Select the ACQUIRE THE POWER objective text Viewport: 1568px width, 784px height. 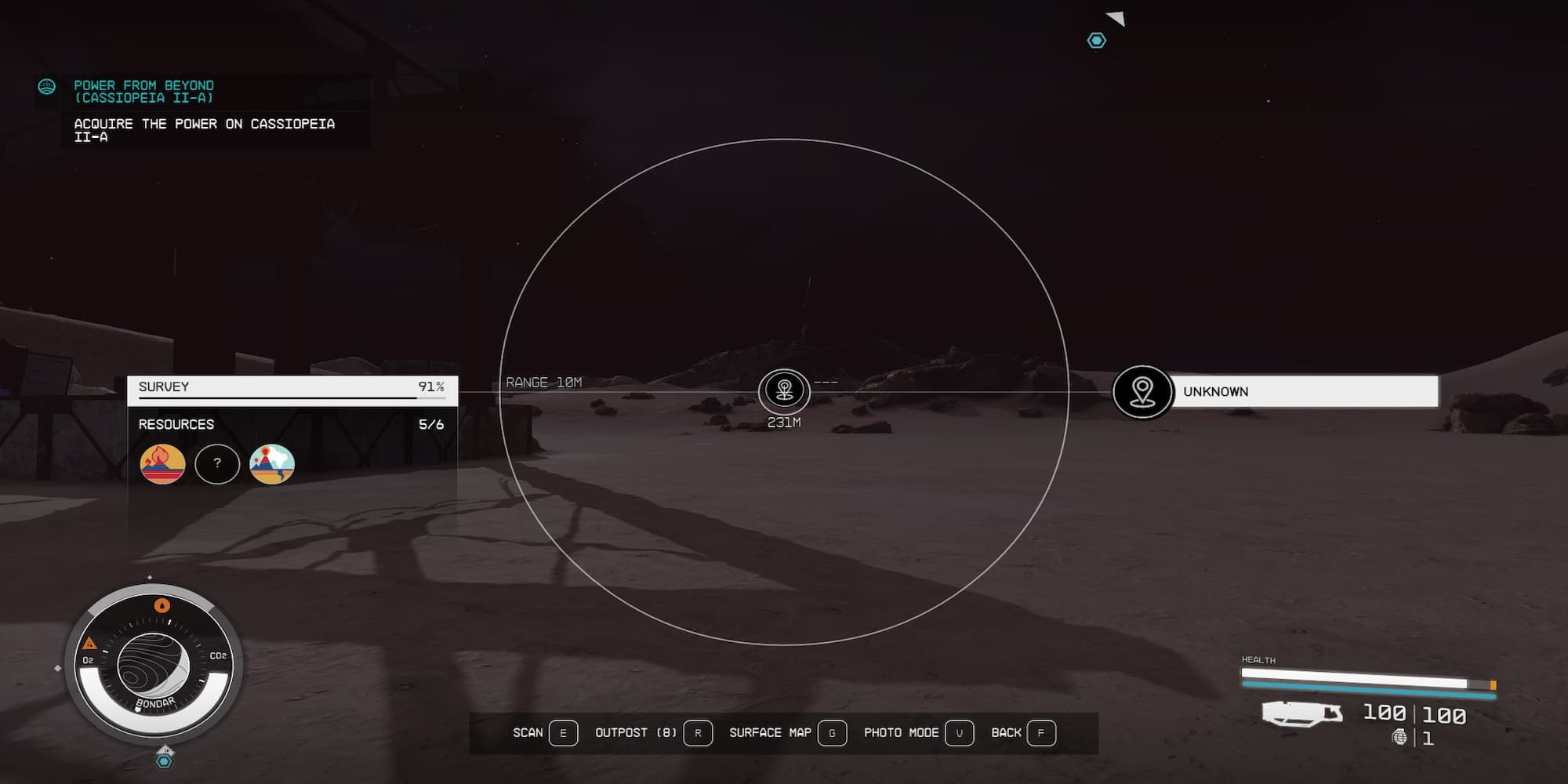coord(204,129)
